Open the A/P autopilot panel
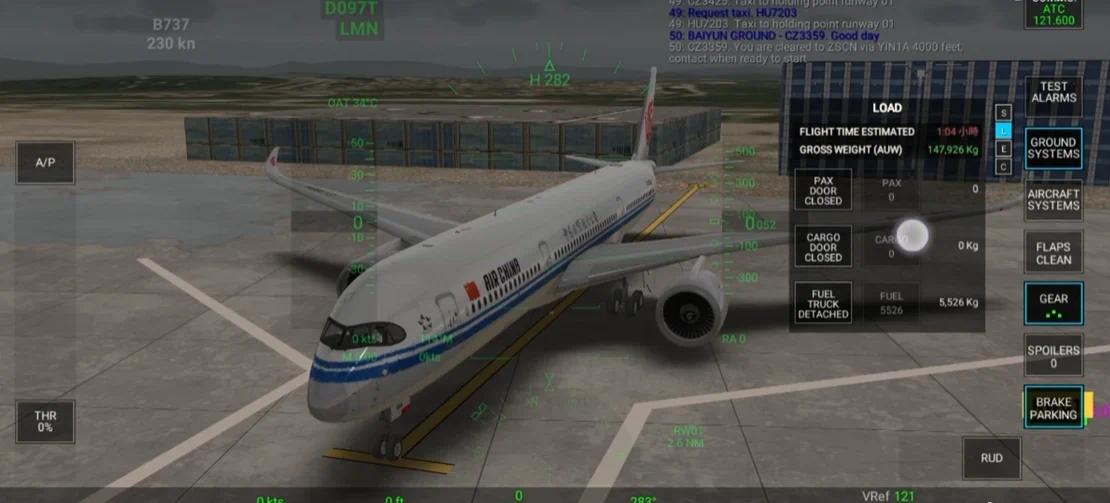 coord(45,162)
